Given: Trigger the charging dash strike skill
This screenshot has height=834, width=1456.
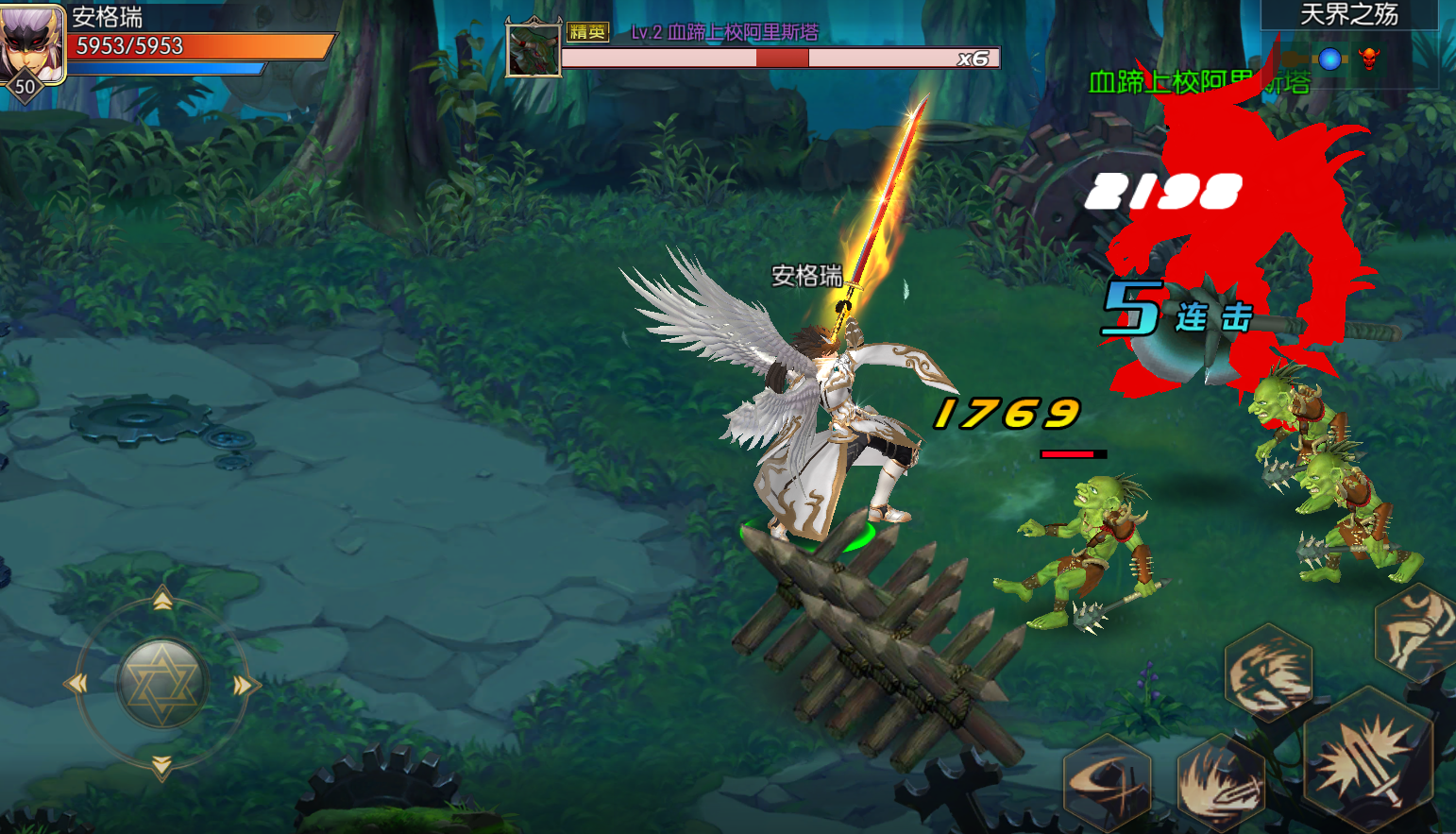Looking at the screenshot, I should pyautogui.click(x=1268, y=673).
